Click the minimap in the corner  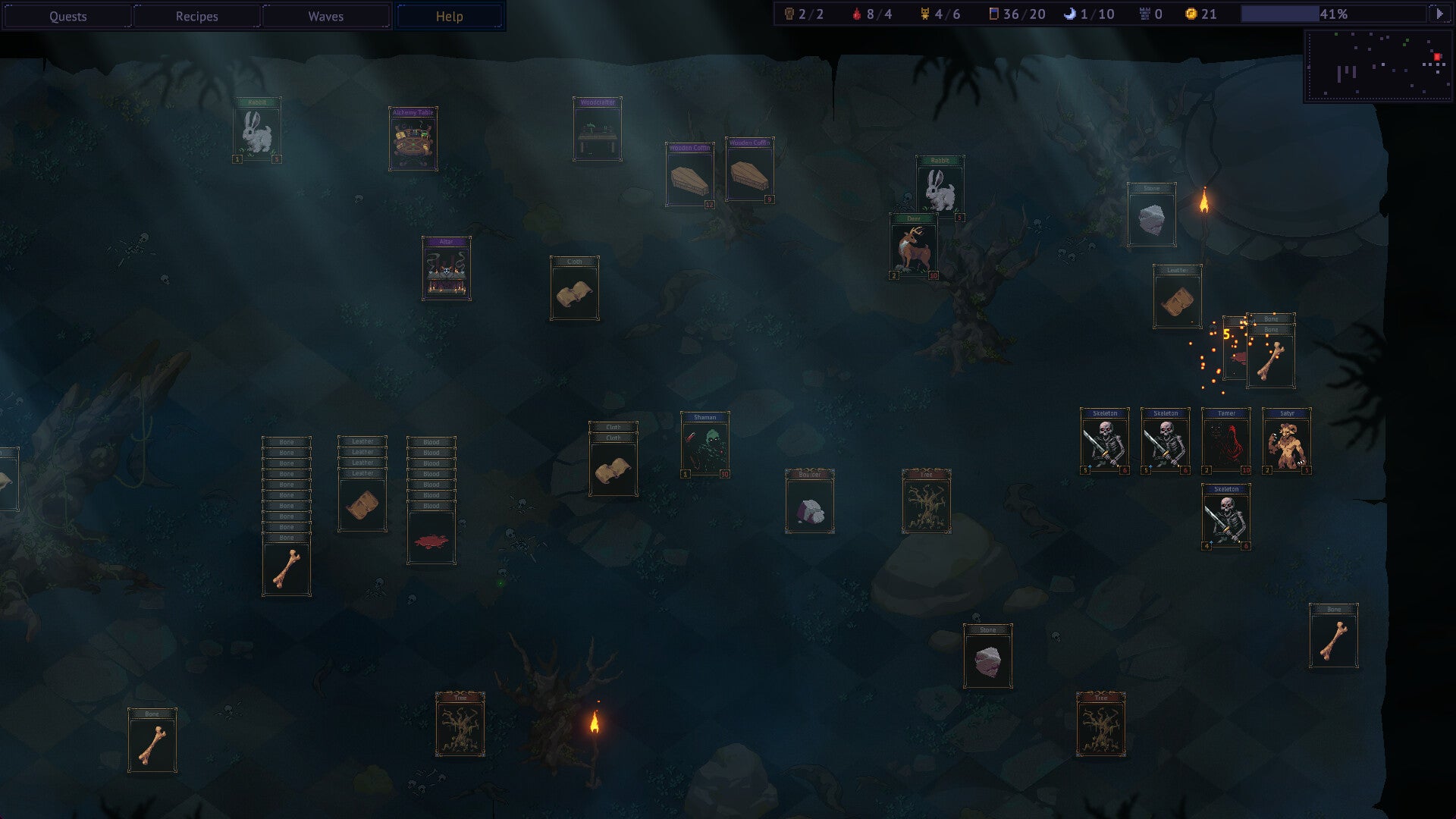[x=1378, y=66]
